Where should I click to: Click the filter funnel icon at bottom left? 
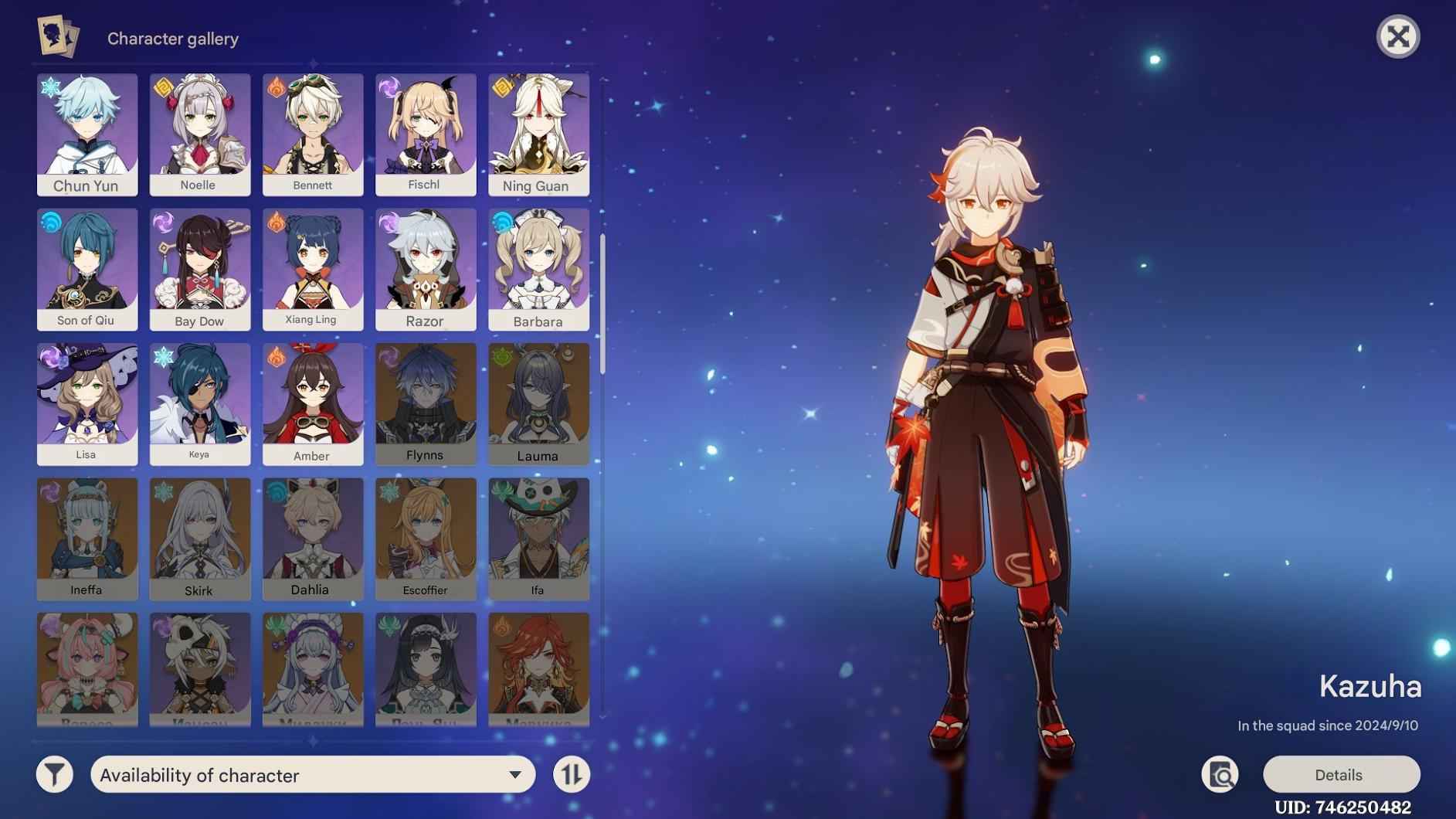click(x=54, y=774)
